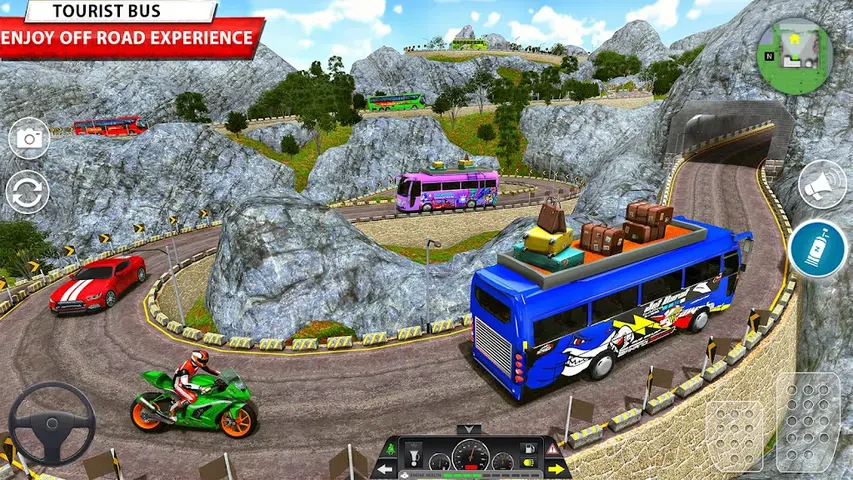Image resolution: width=853 pixels, height=480 pixels.
Task: Click the fuel pump icon
Action: pyautogui.click(x=528, y=448)
